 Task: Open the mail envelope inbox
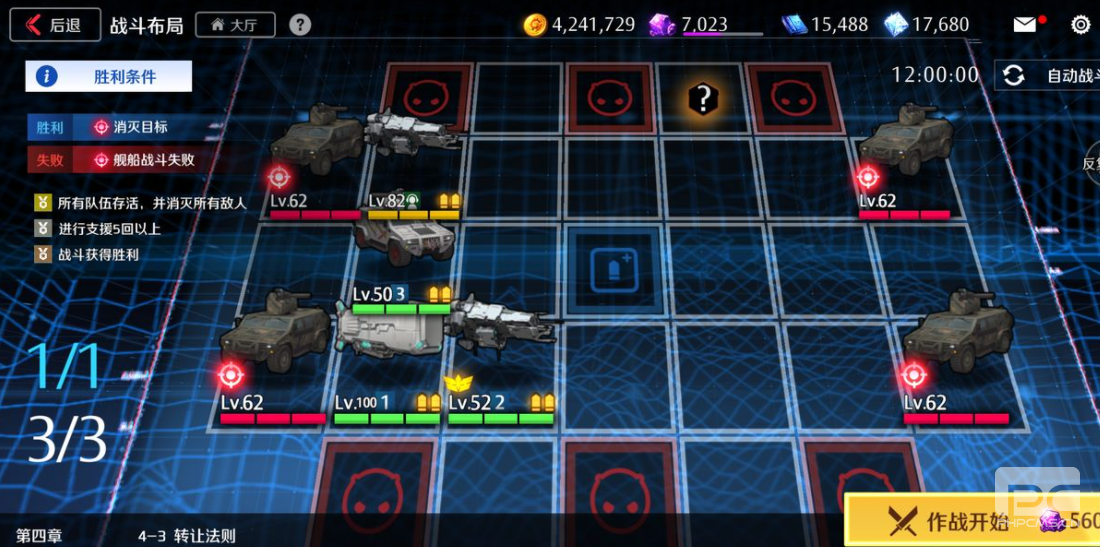pos(1025,25)
